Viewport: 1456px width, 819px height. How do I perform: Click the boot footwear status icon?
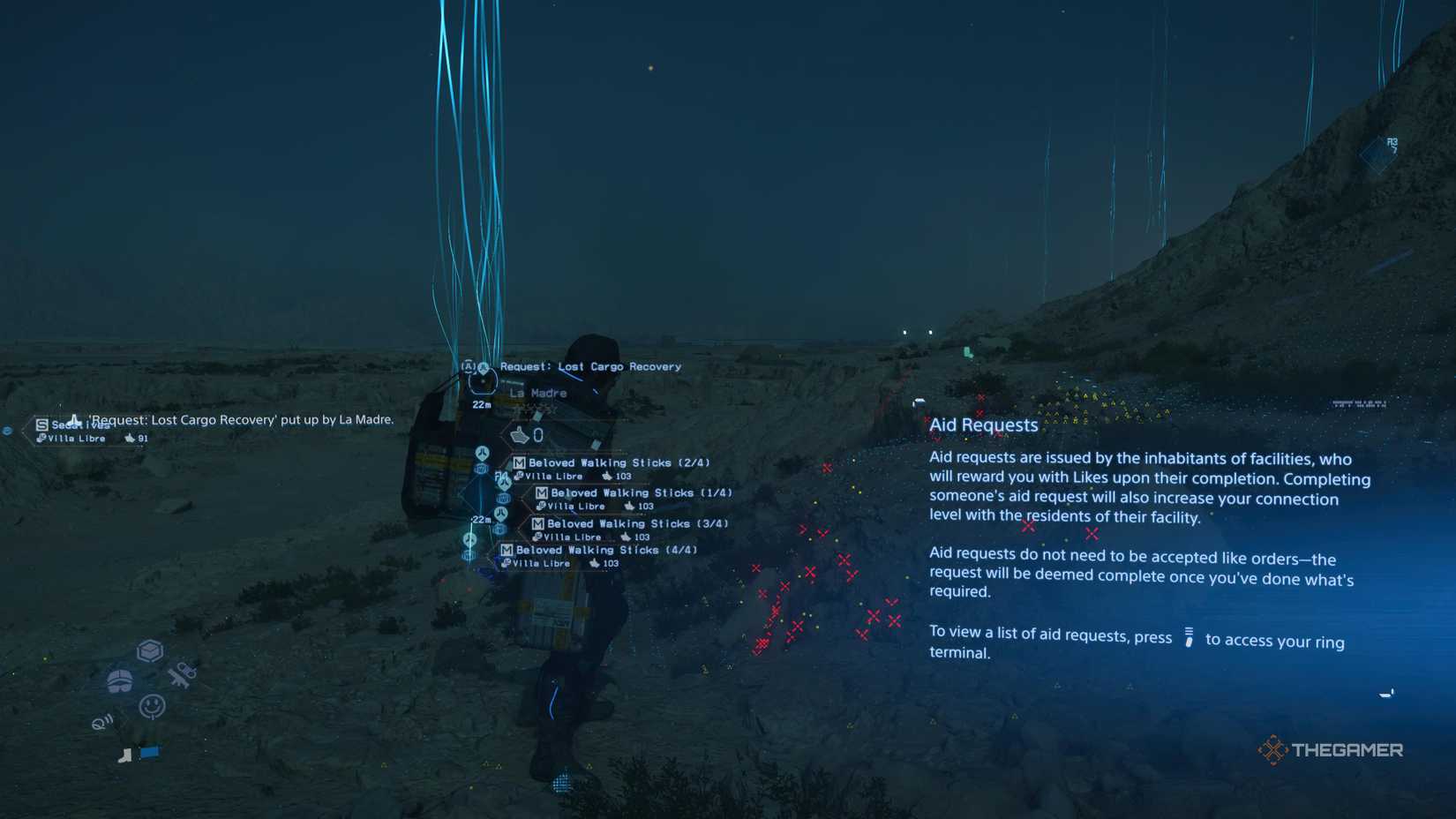124,755
